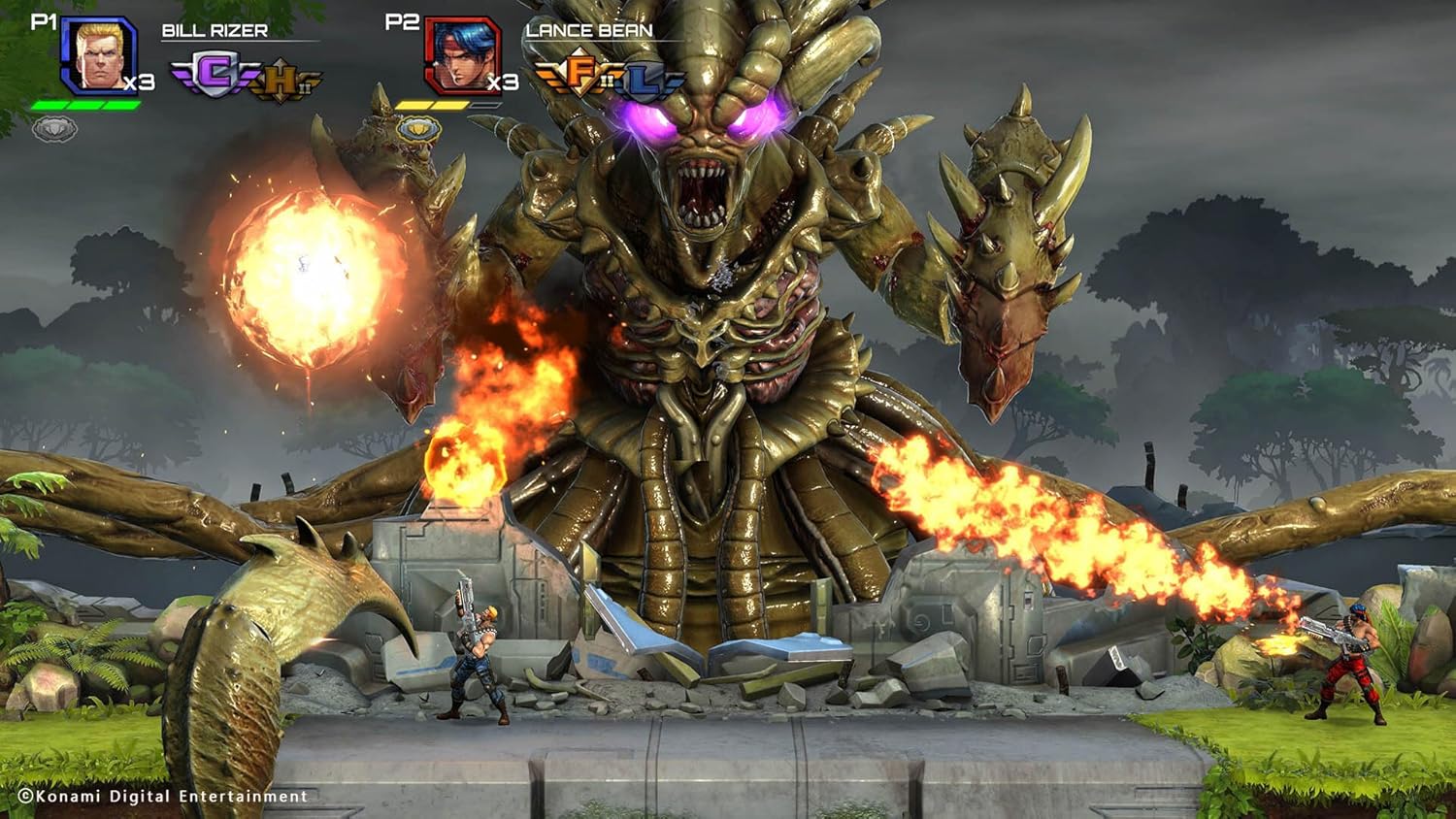Viewport: 1456px width, 819px height.
Task: Click Bill Rizer's P1 character portrait
Action: 98,55
